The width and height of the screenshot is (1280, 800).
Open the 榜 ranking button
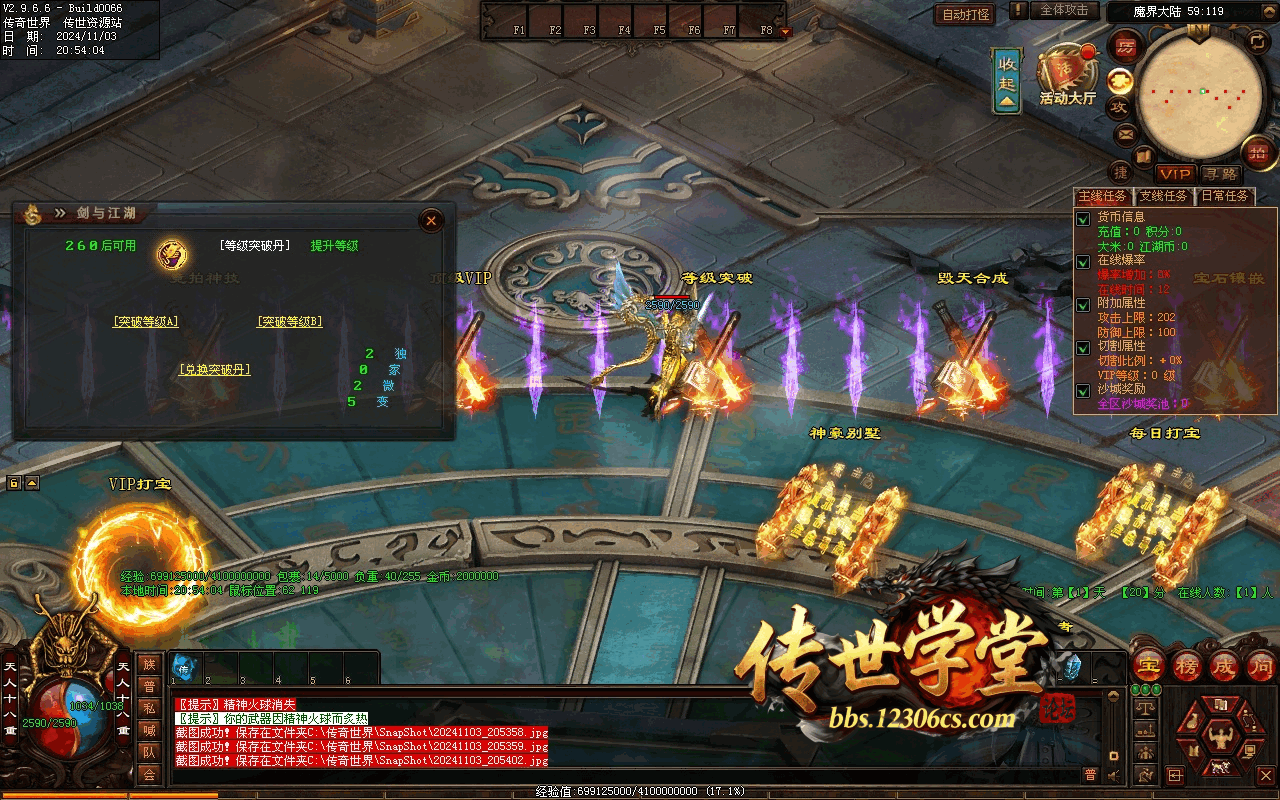click(1188, 665)
